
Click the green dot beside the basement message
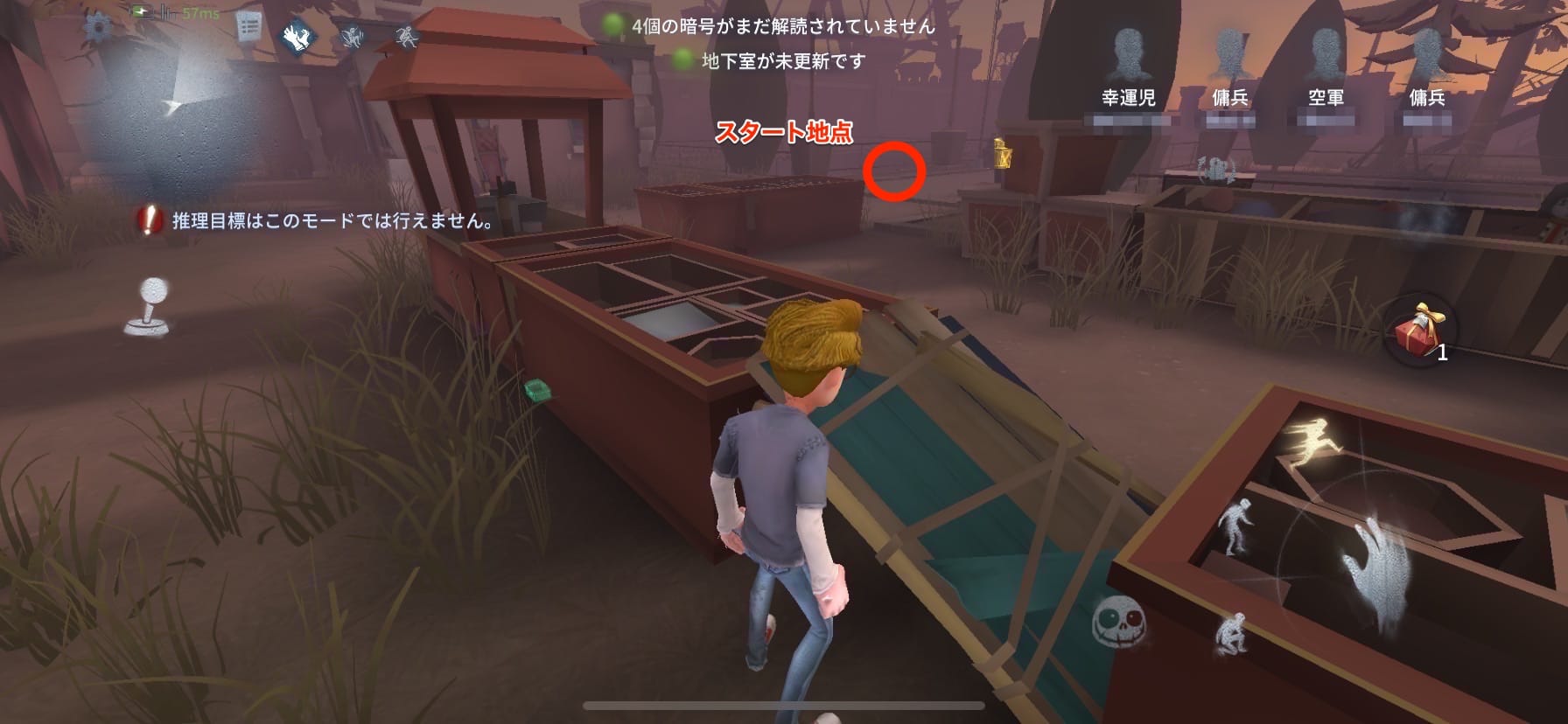pos(682,60)
